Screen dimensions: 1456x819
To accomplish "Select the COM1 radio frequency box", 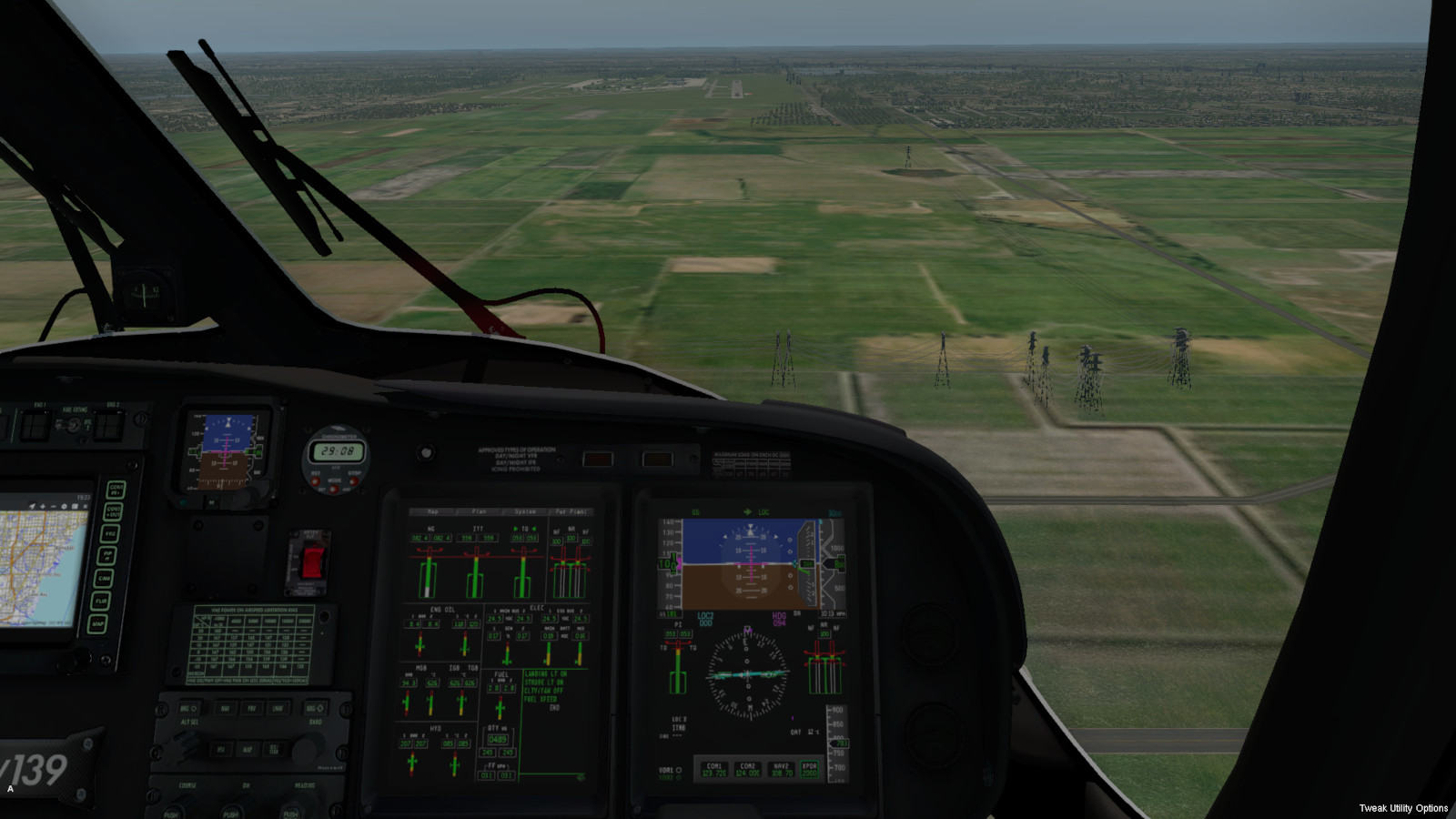I will pos(714,769).
